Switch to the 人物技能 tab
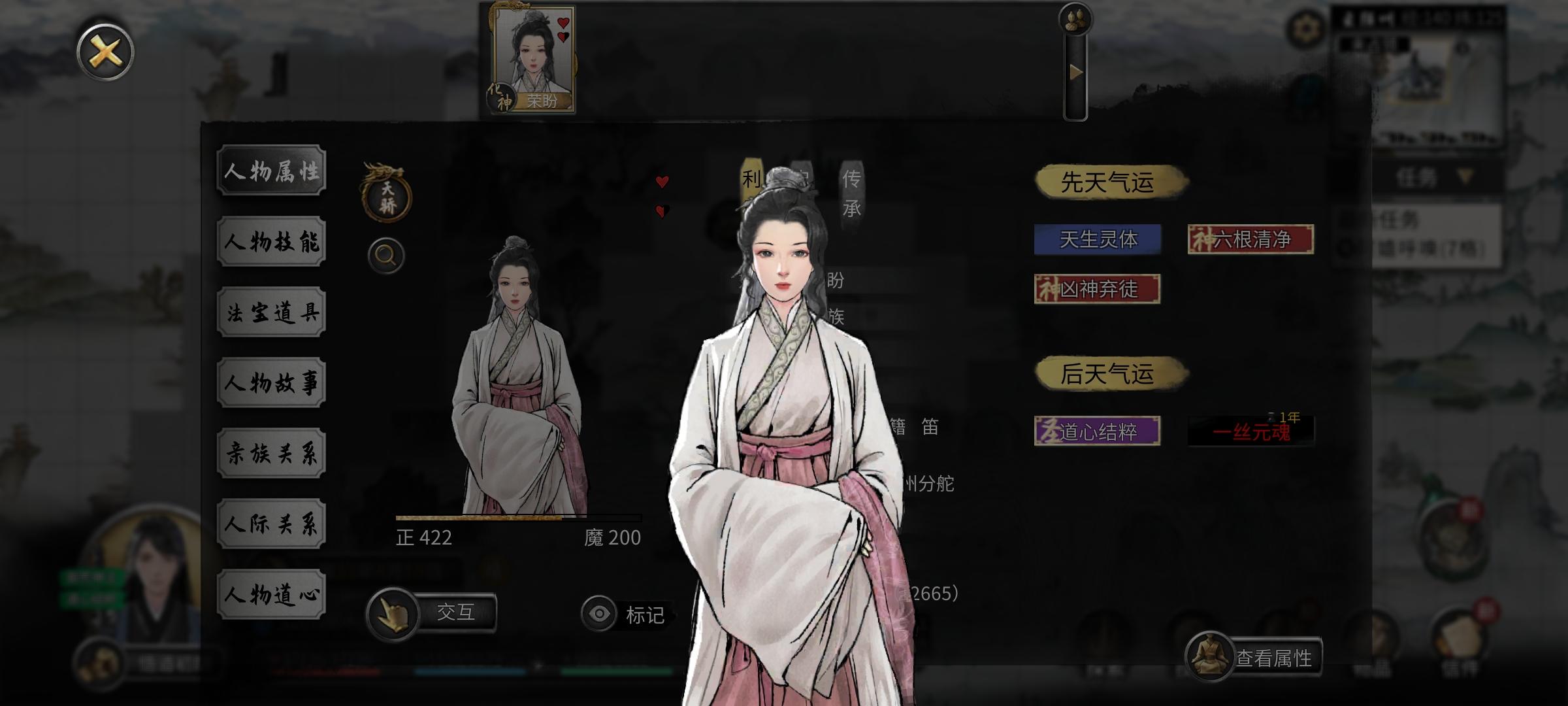Image resolution: width=1568 pixels, height=706 pixels. (x=270, y=241)
